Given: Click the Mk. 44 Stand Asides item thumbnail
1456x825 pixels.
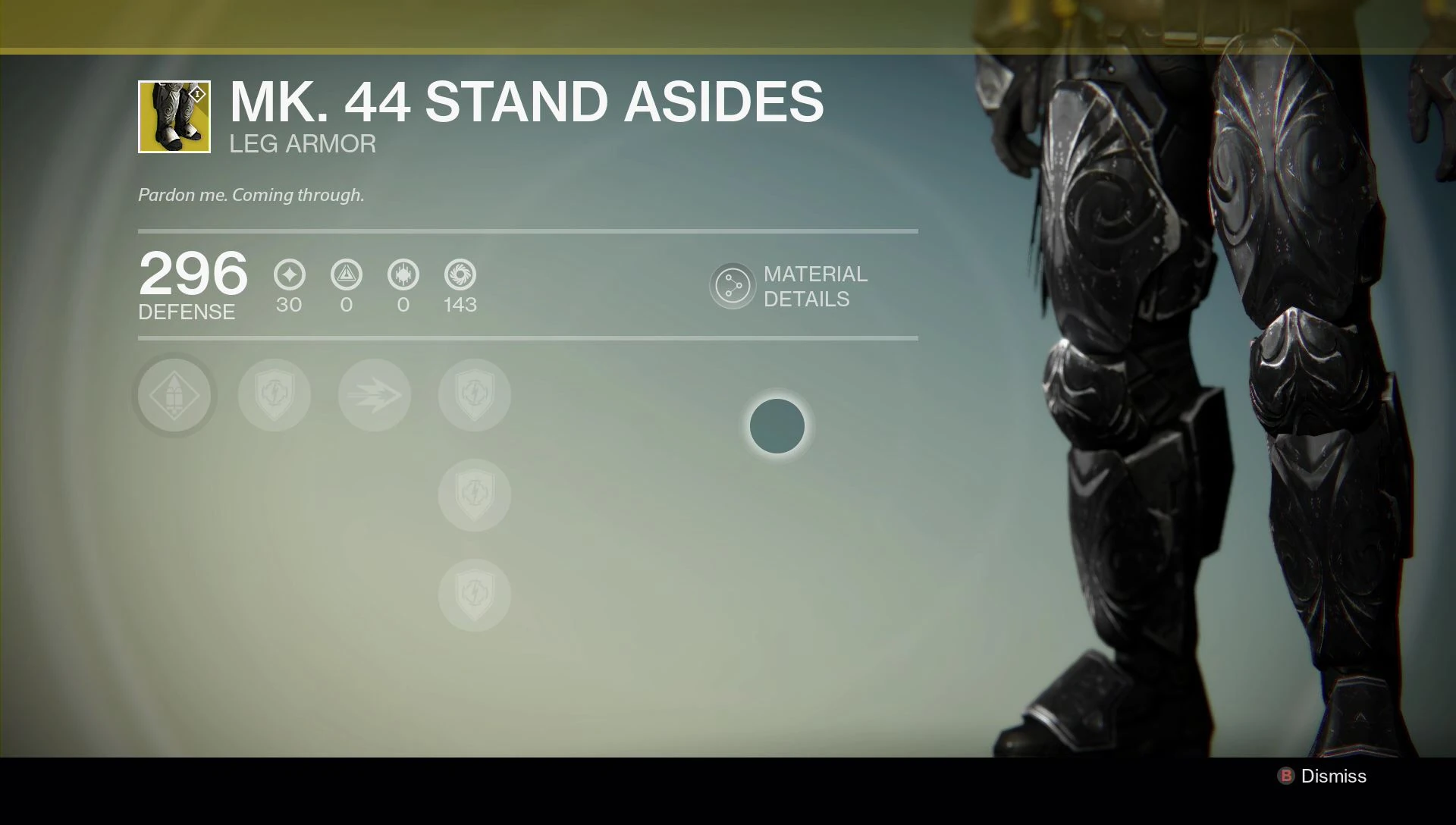Looking at the screenshot, I should click(x=174, y=117).
